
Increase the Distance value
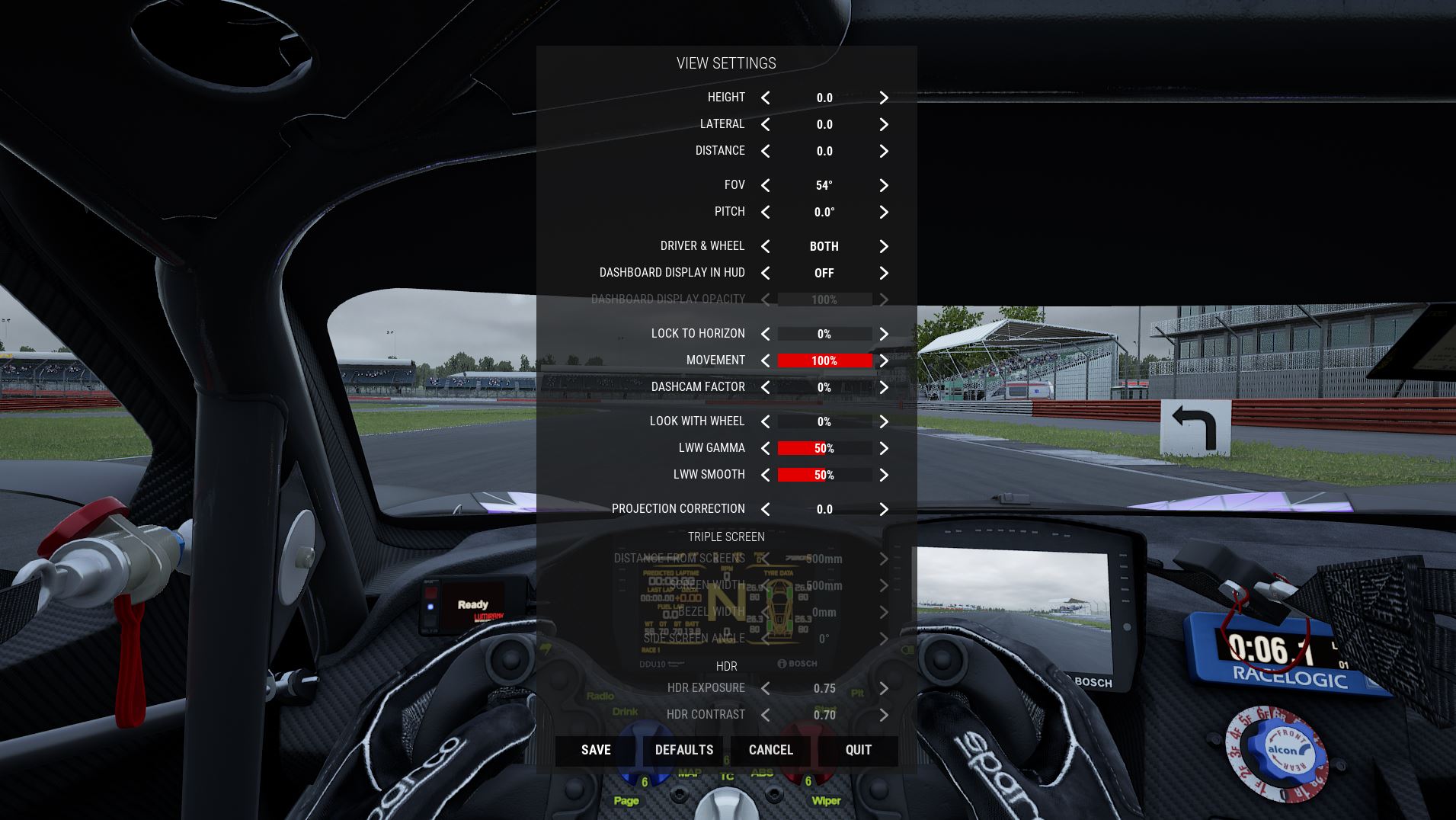pos(884,151)
